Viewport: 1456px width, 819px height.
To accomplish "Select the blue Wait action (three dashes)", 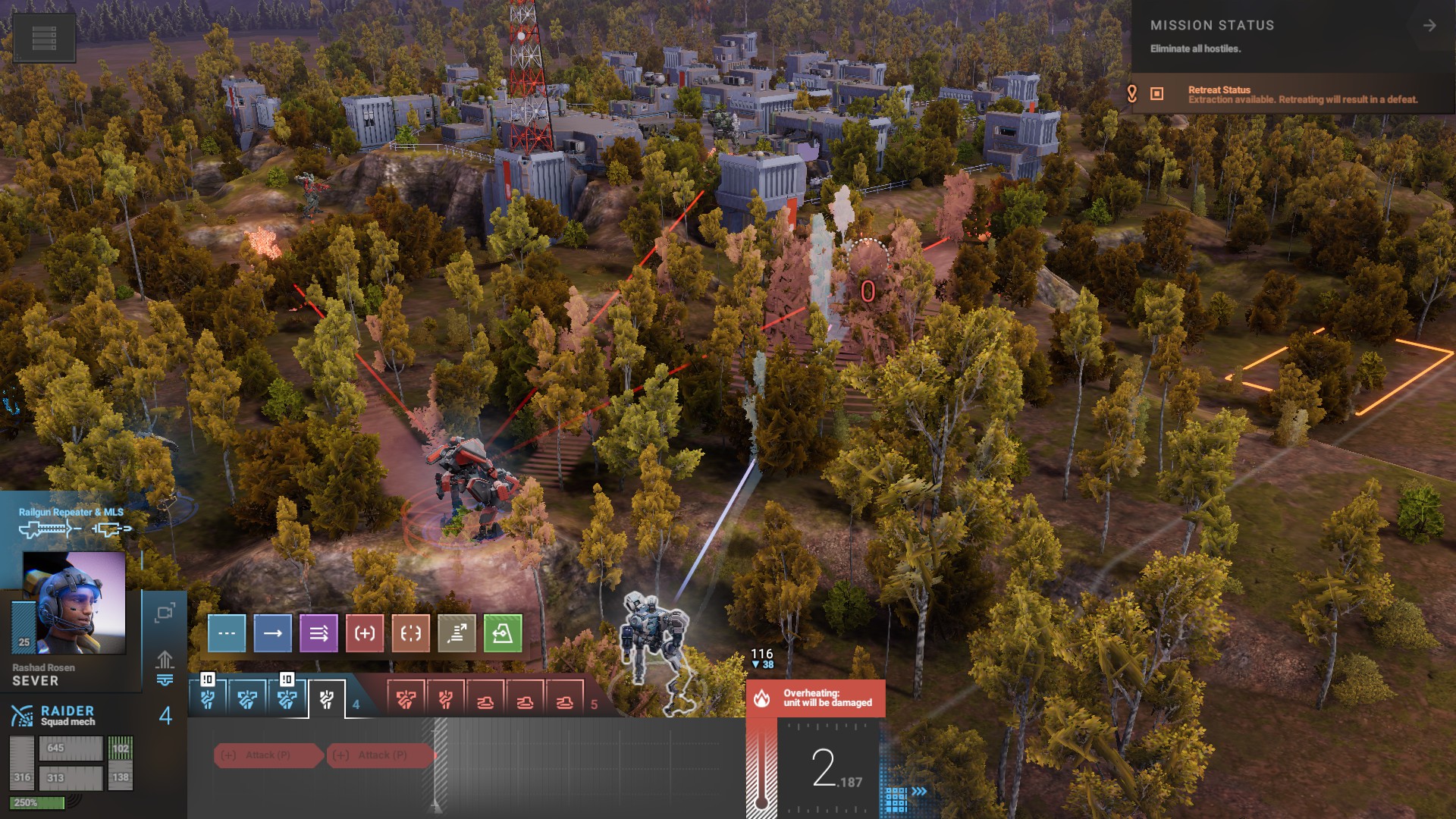I will point(227,633).
